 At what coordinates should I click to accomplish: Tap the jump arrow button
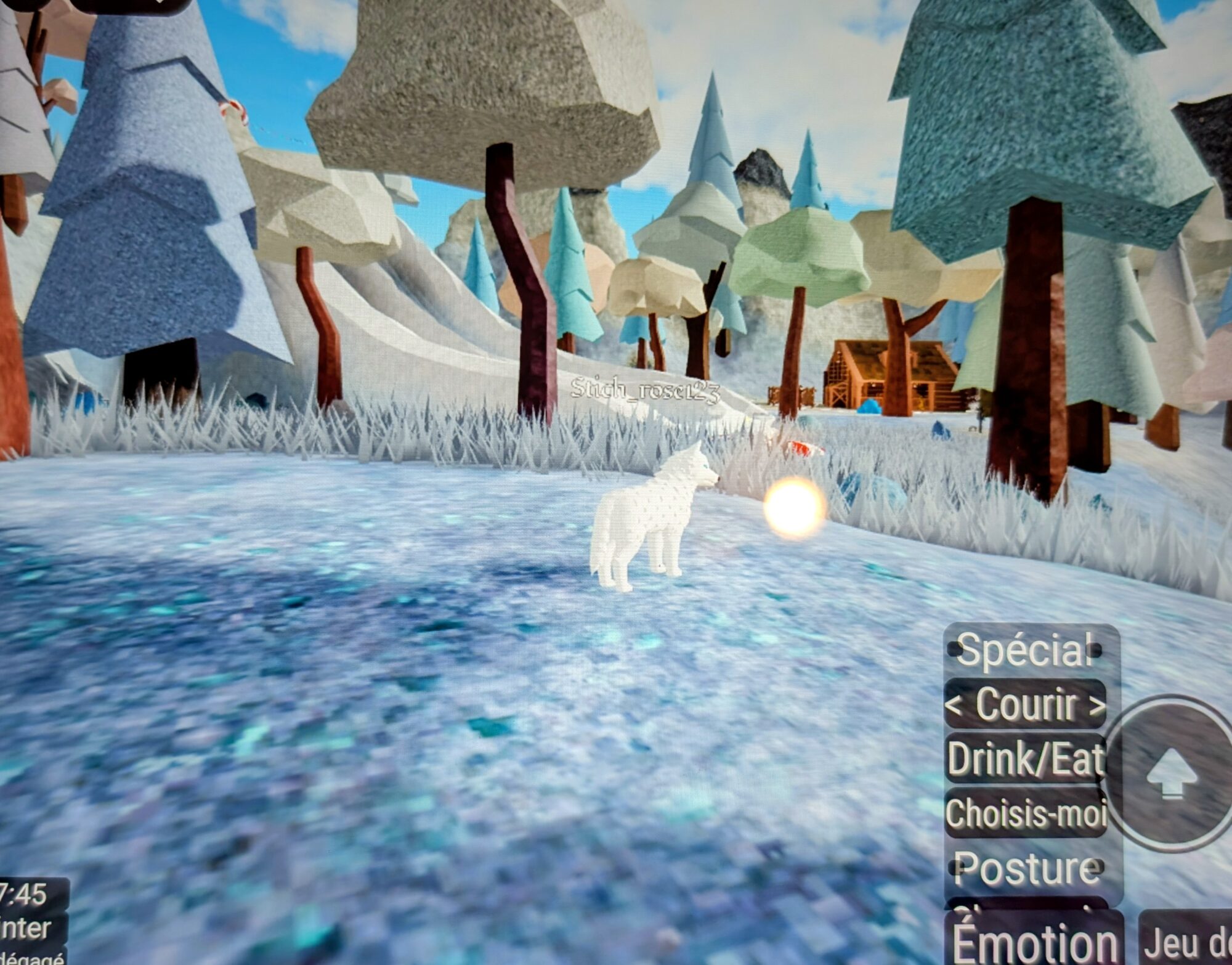pyautogui.click(x=1171, y=774)
